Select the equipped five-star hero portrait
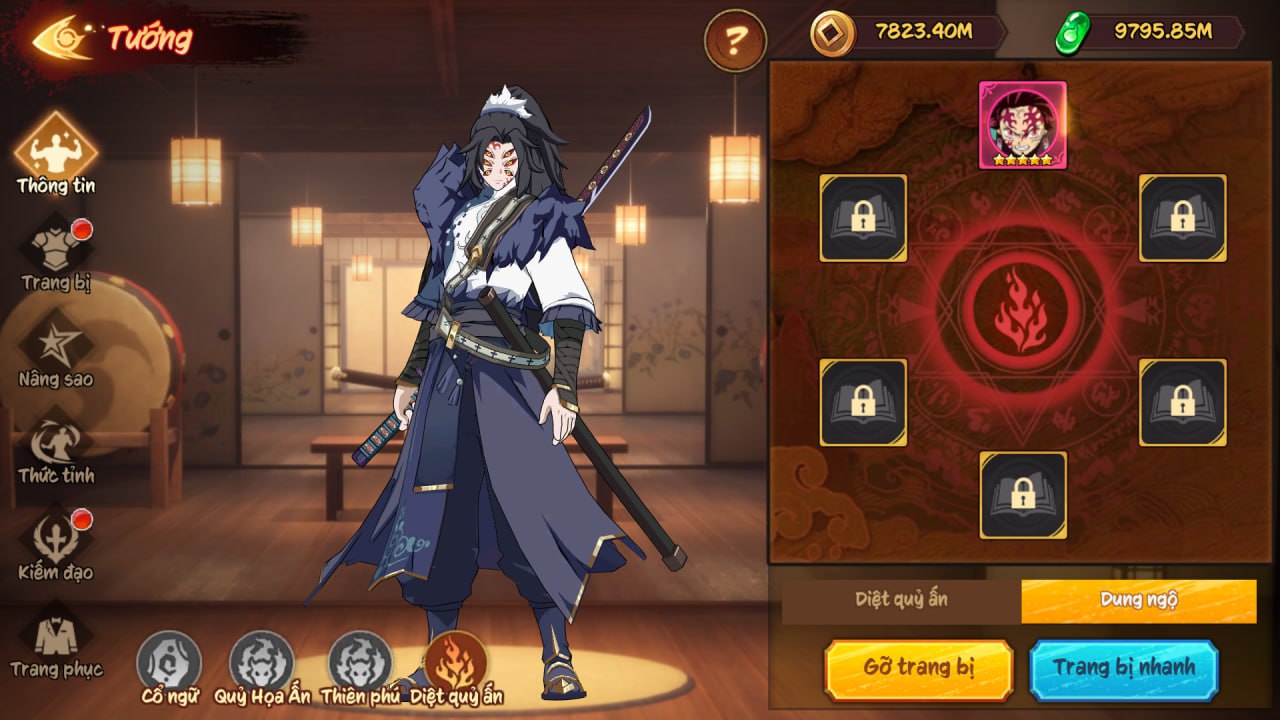This screenshot has height=720, width=1280. tap(1022, 125)
